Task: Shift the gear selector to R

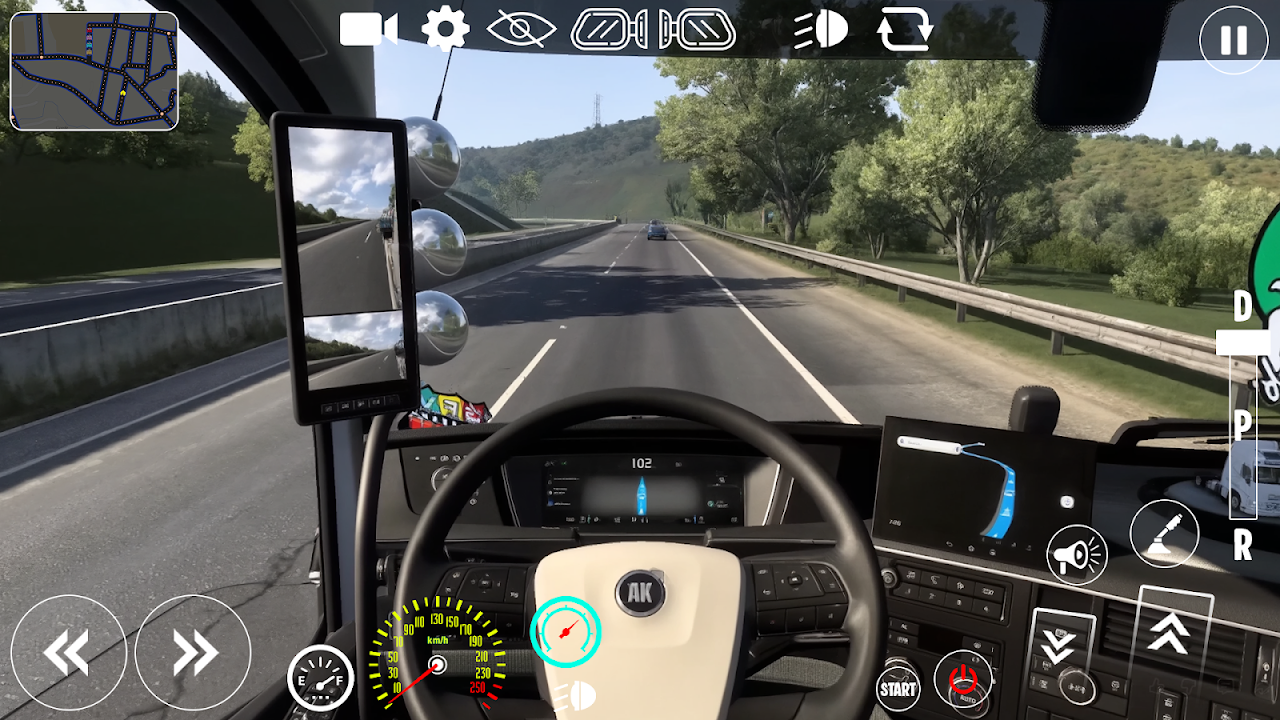Action: (x=1243, y=546)
